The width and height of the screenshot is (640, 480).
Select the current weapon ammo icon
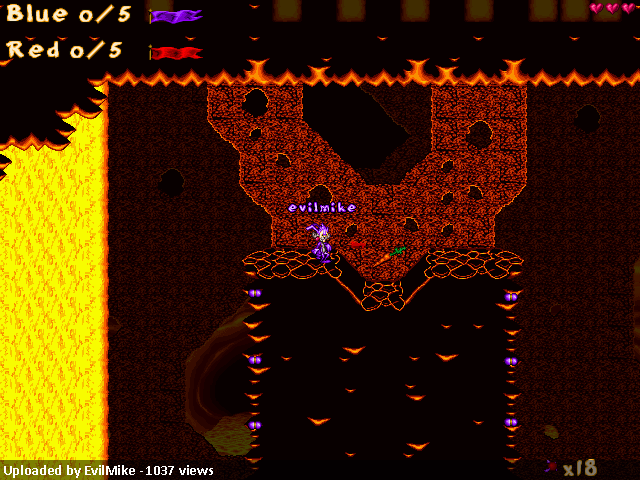click(x=552, y=466)
